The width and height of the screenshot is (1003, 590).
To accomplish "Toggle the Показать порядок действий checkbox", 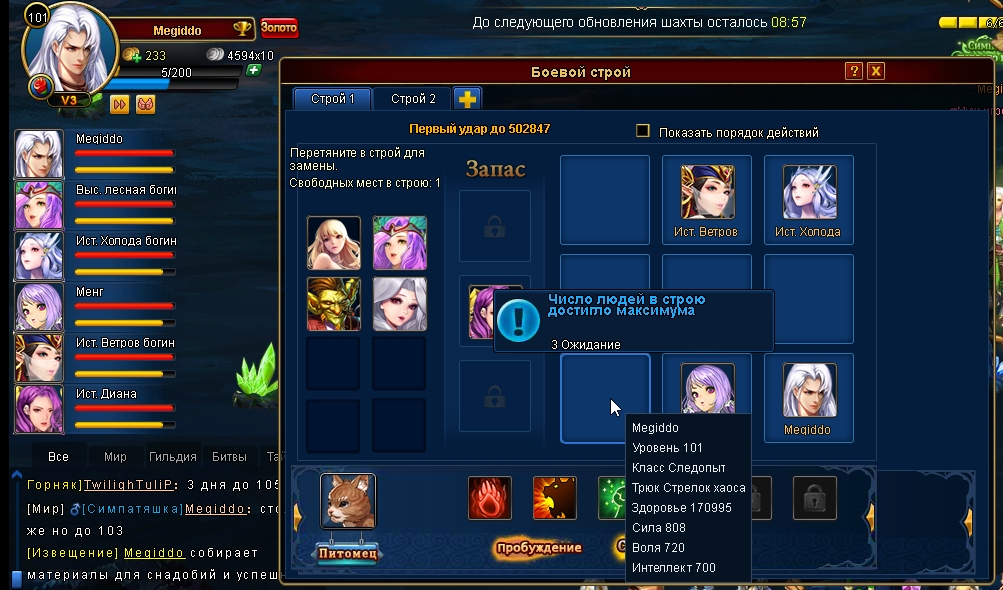I will point(643,131).
